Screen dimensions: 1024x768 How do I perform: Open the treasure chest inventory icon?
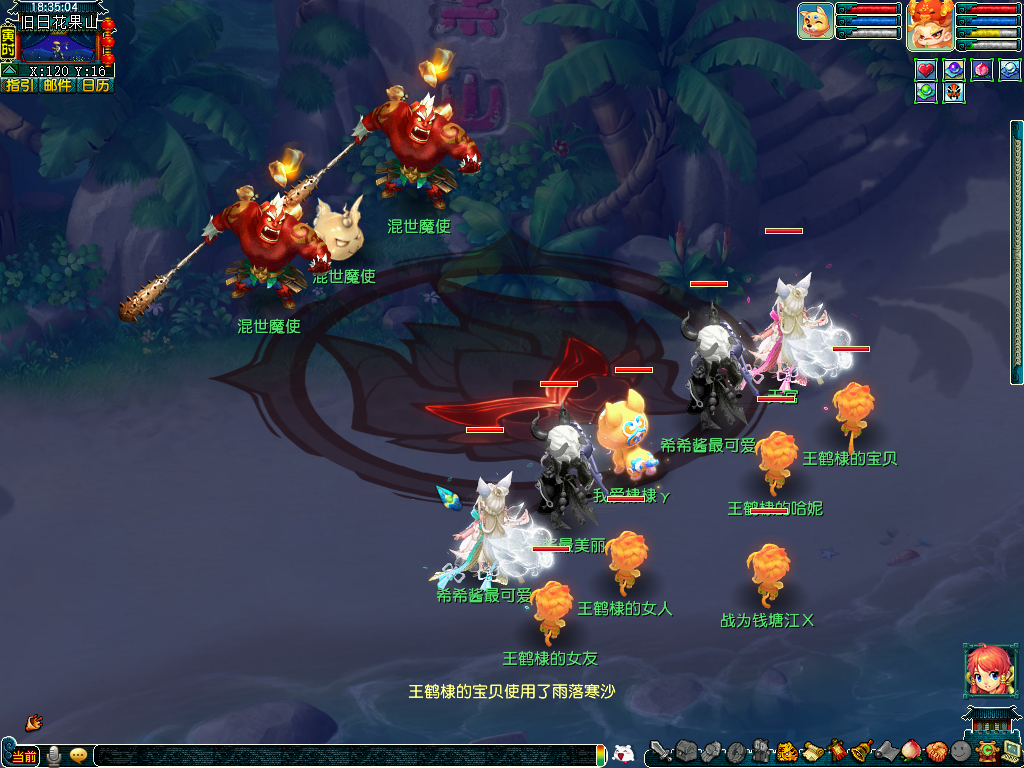coord(685,751)
